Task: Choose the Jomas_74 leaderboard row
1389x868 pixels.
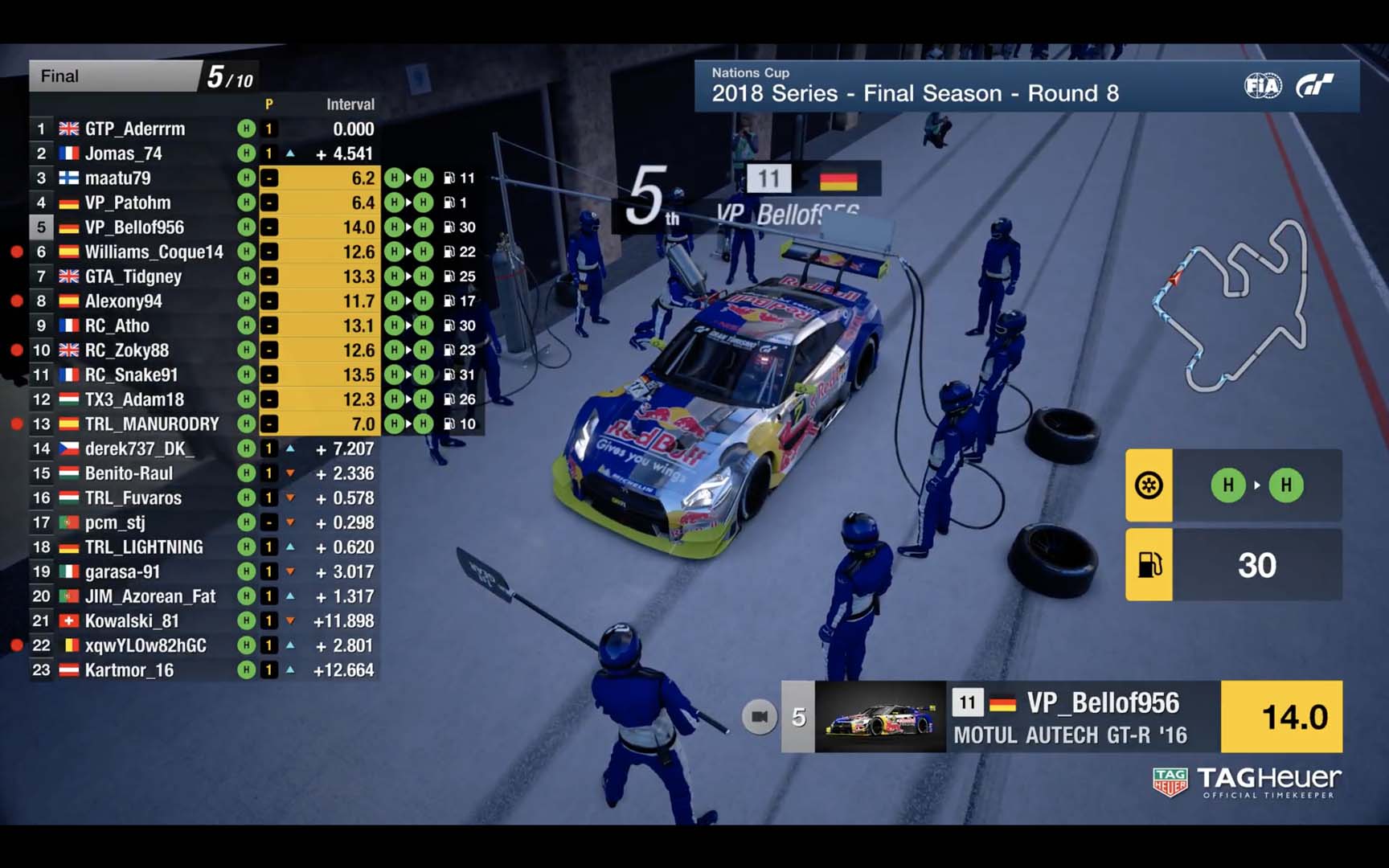Action: pyautogui.click(x=124, y=154)
